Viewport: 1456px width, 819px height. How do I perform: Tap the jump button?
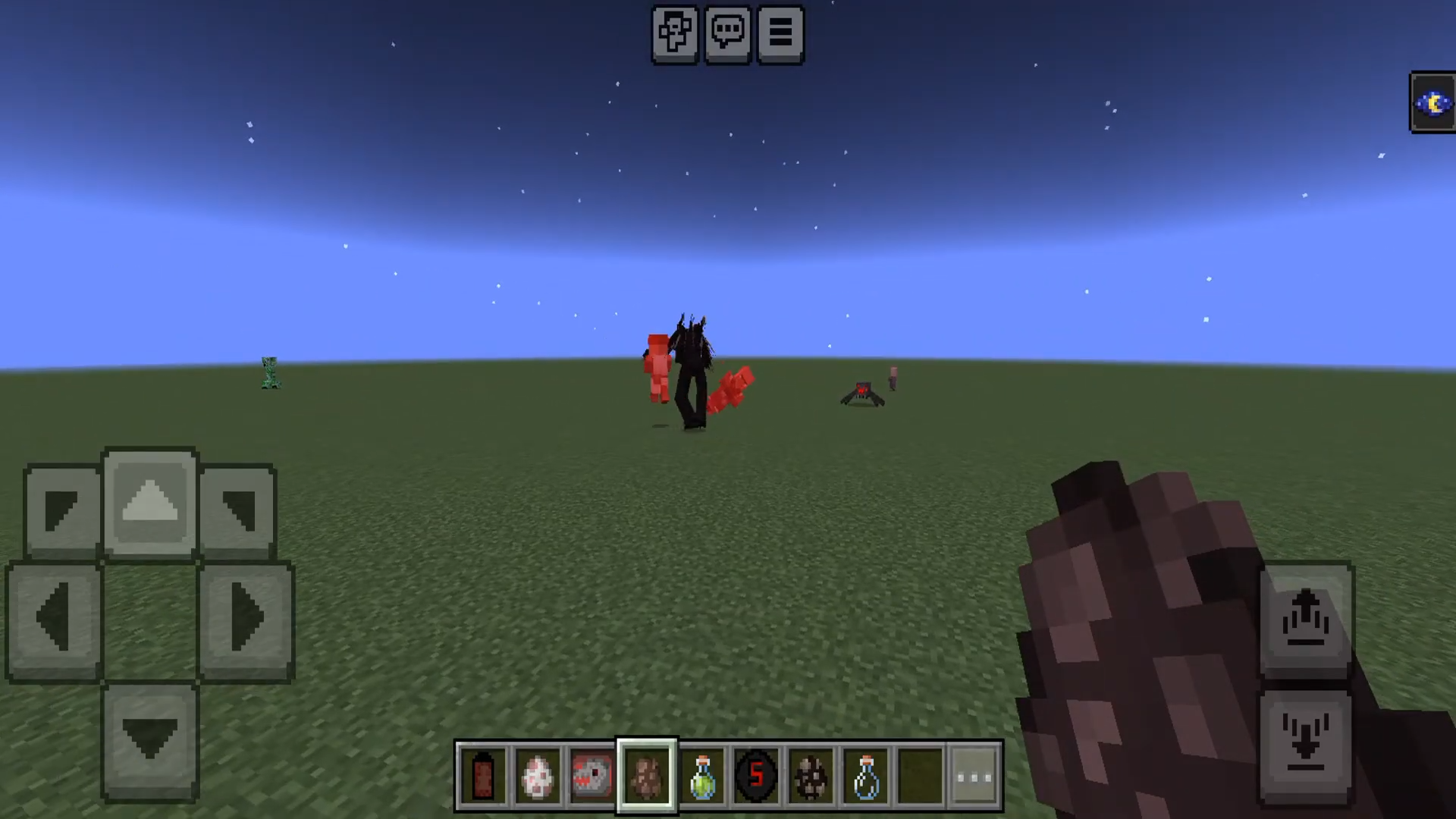(1305, 620)
